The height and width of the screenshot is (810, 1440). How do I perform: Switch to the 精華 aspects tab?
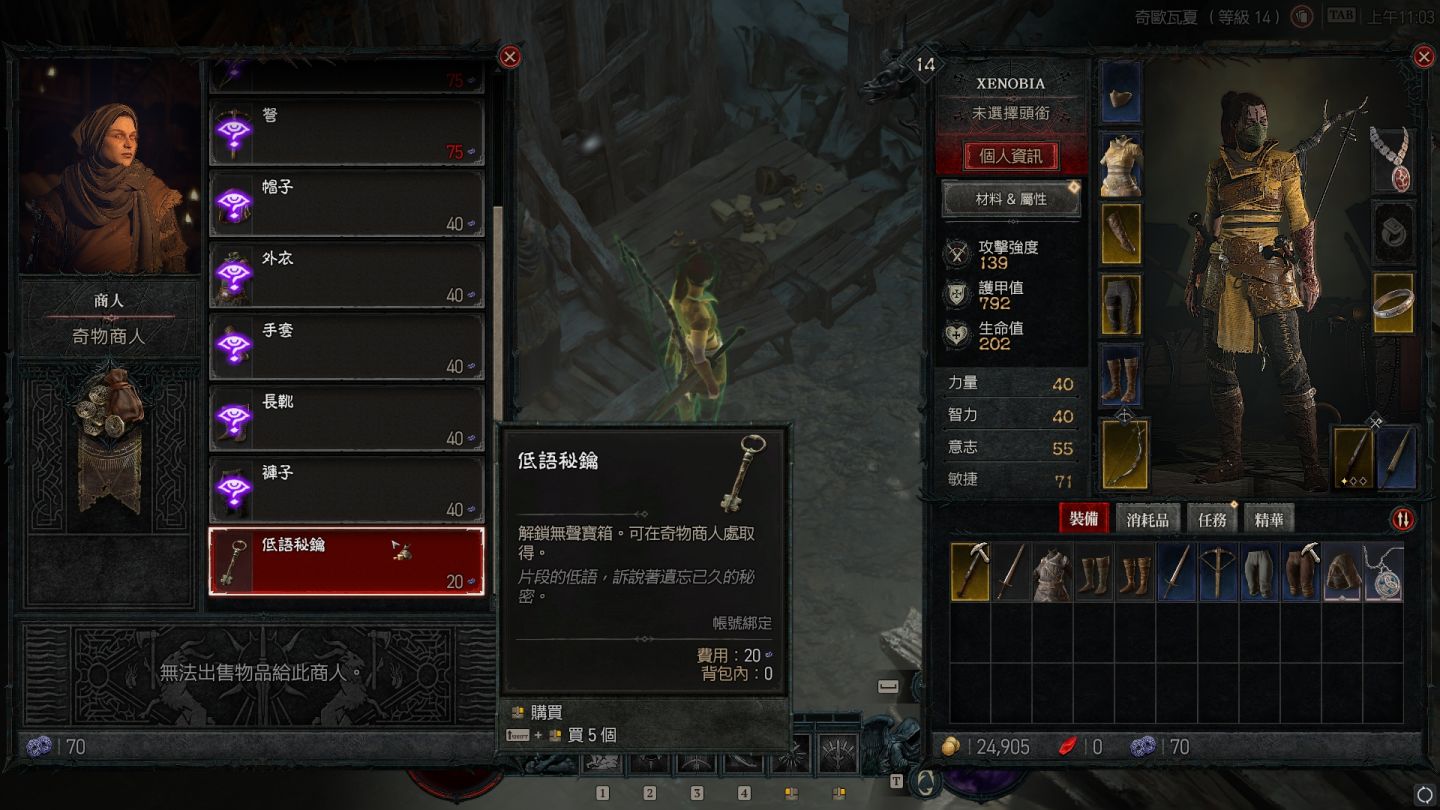1269,519
